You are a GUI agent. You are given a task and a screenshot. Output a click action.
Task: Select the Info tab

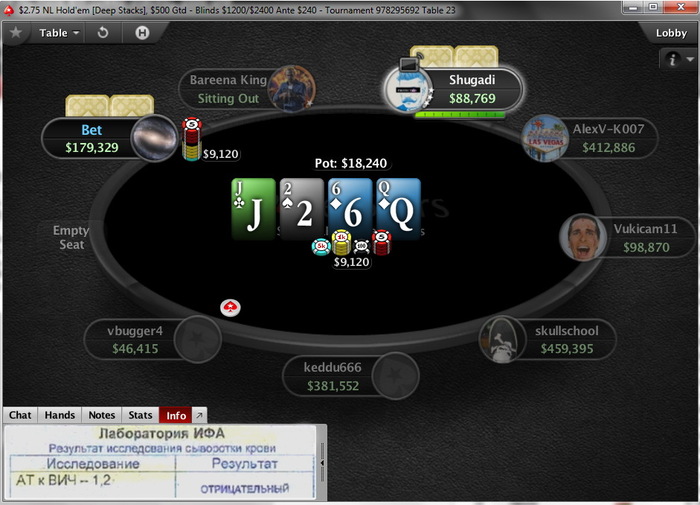pyautogui.click(x=176, y=415)
